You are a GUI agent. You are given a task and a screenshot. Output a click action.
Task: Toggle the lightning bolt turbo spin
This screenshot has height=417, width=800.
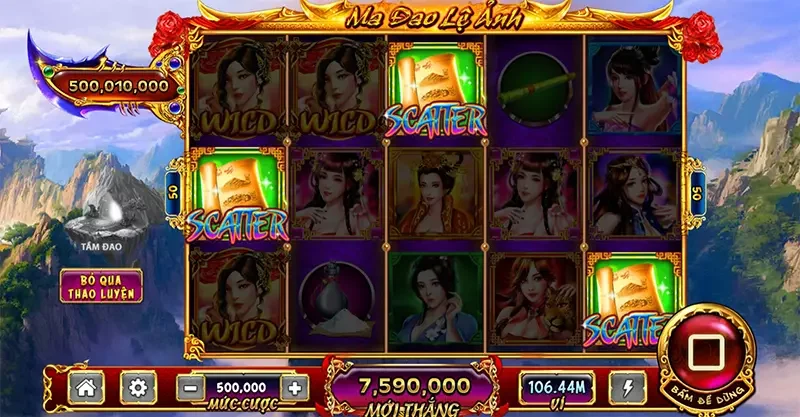[x=625, y=387]
